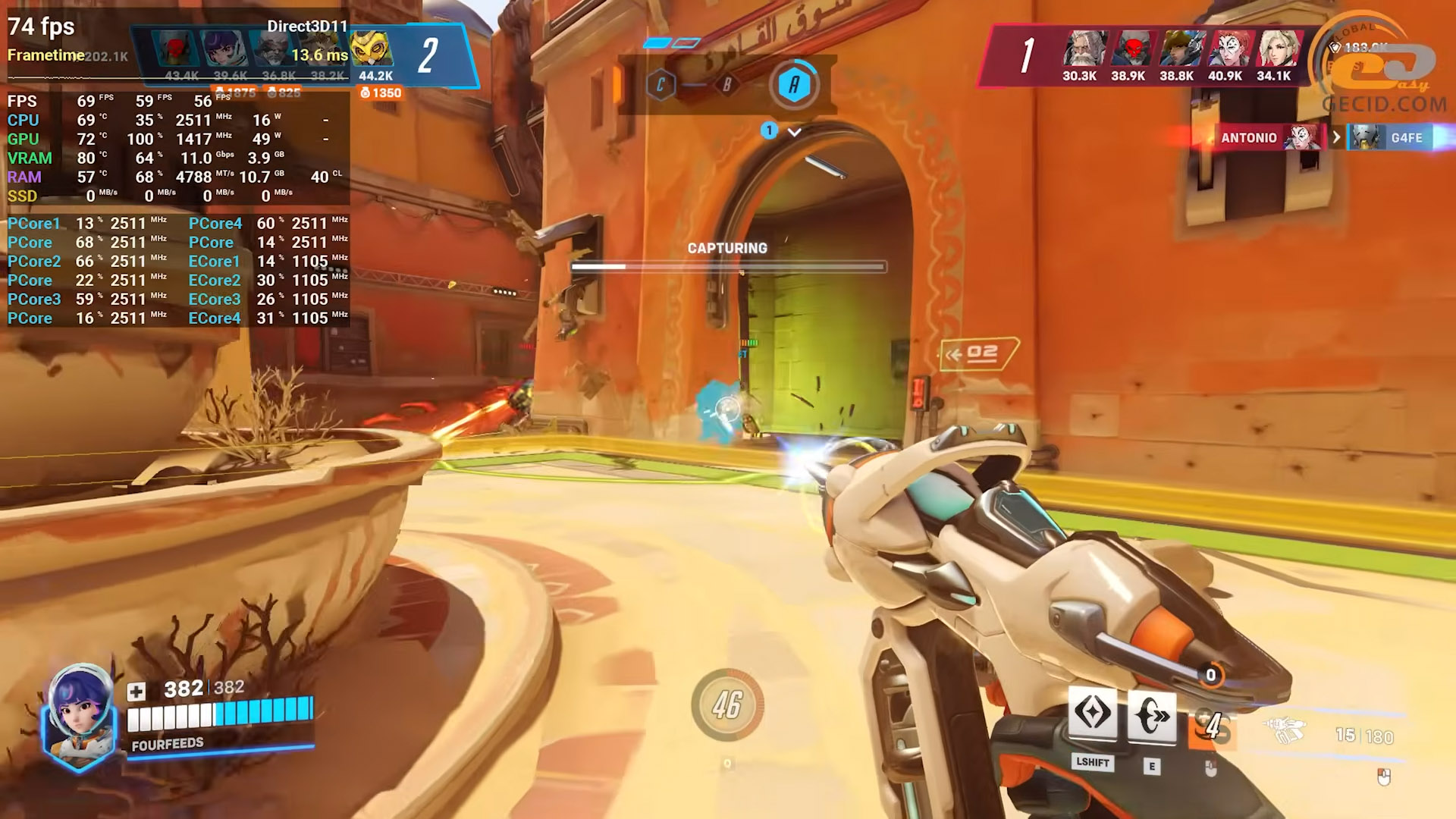Click the yellow-masked ally hero portrait
This screenshot has width=1456, height=819.
[x=372, y=49]
